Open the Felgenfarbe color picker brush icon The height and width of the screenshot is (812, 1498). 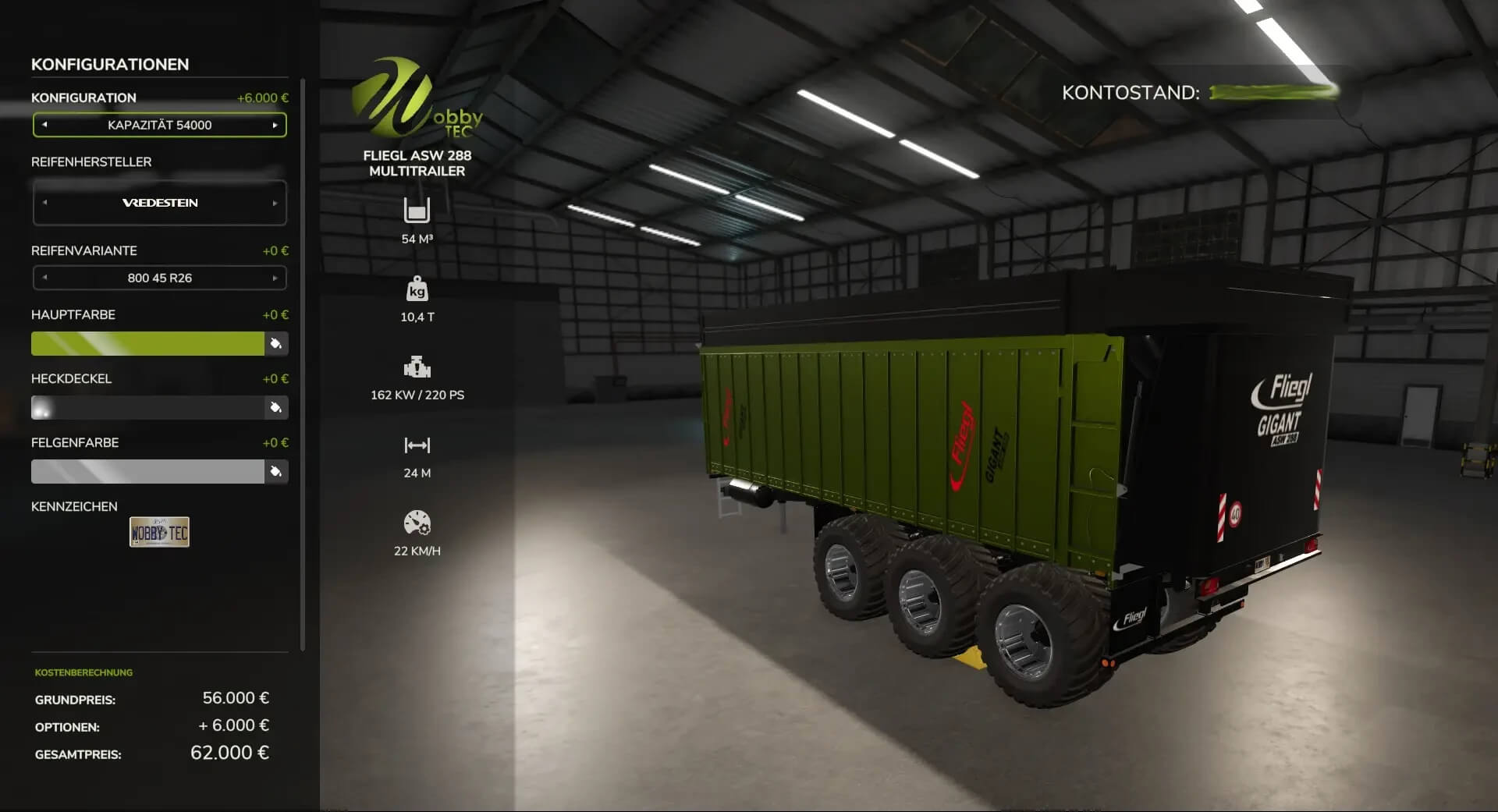click(277, 471)
